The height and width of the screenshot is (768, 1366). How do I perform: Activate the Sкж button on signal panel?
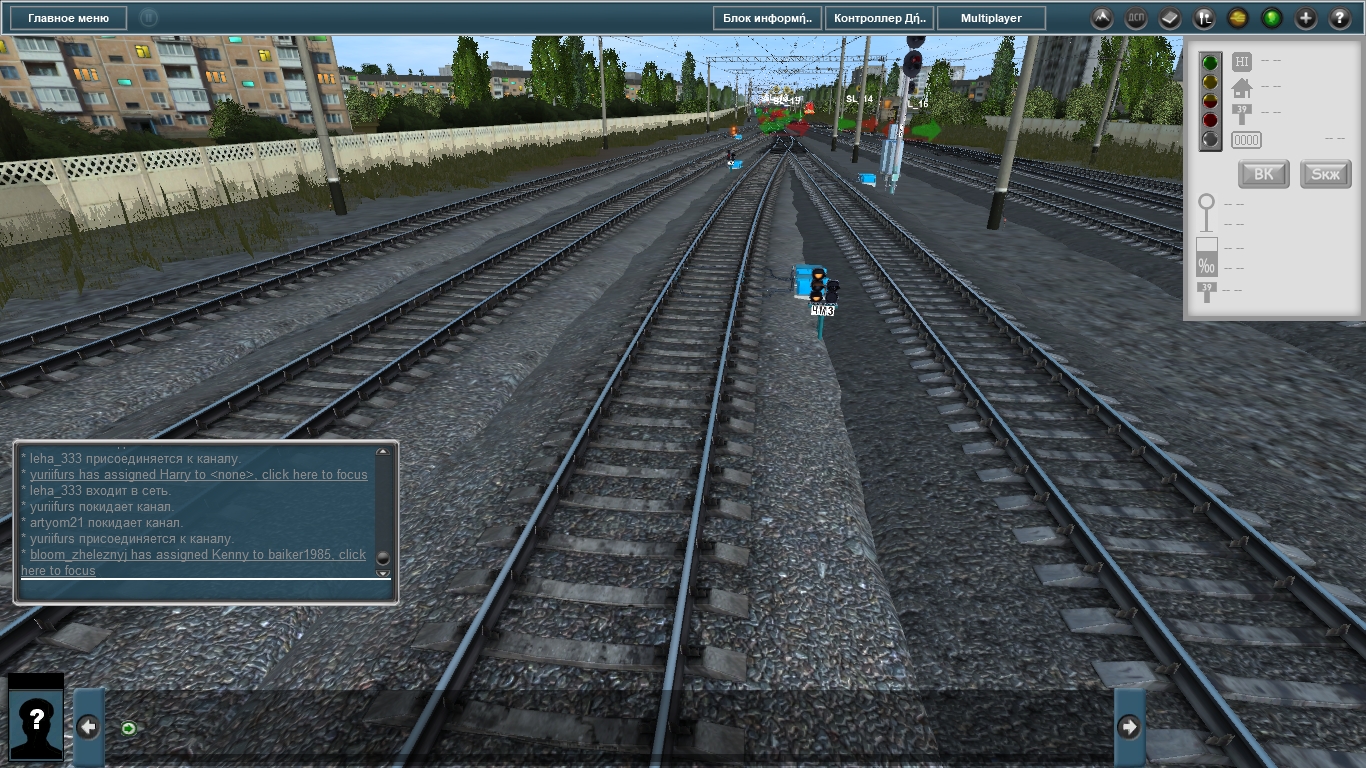coord(1325,174)
